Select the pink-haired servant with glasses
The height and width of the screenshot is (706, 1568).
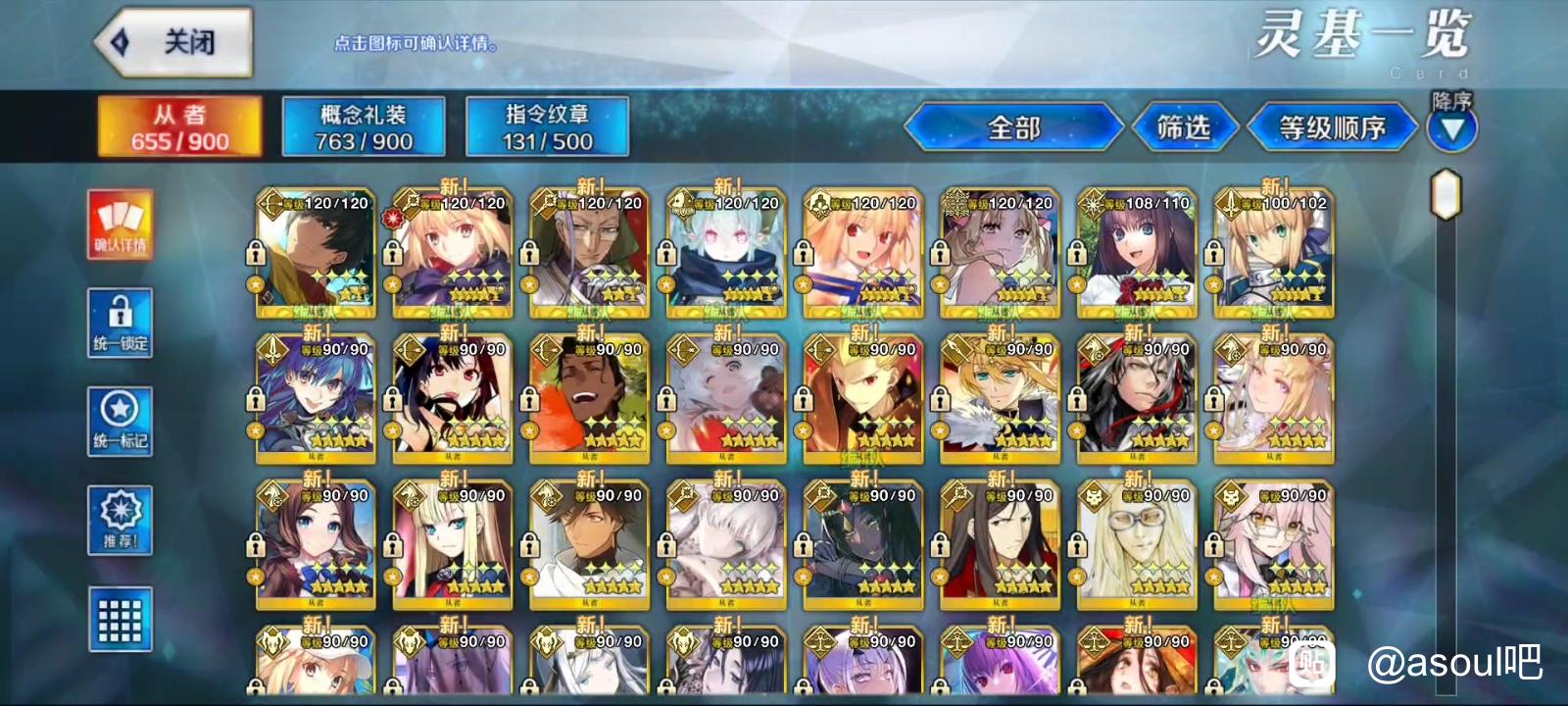[x=1274, y=545]
